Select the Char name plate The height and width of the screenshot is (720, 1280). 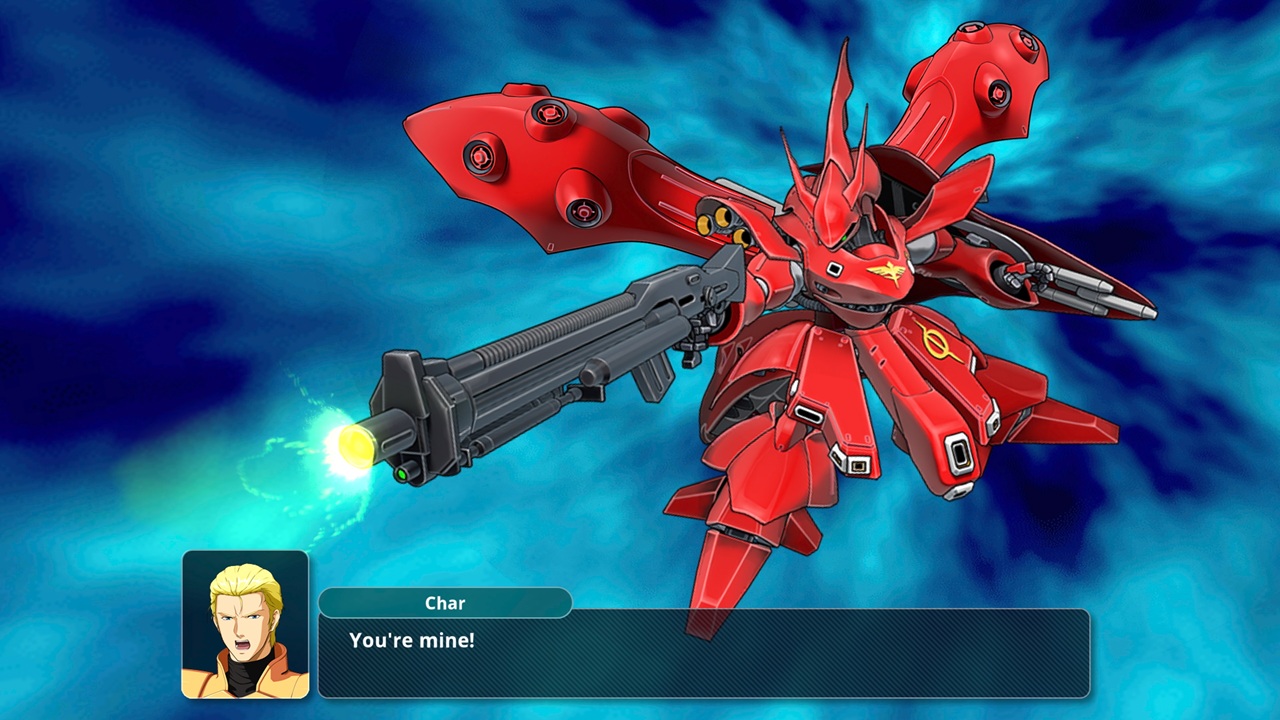coord(445,603)
